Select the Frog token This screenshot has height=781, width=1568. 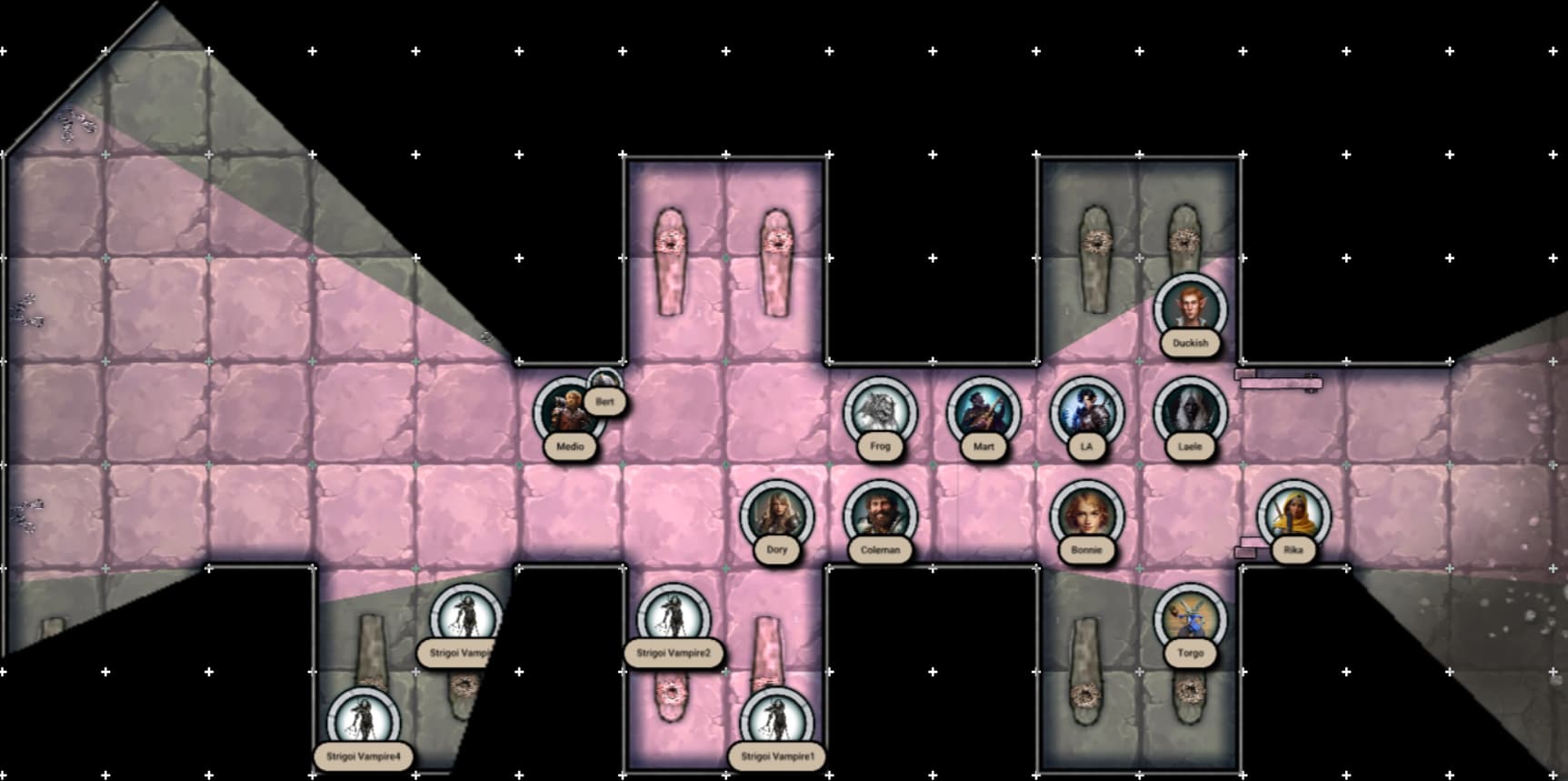point(880,412)
